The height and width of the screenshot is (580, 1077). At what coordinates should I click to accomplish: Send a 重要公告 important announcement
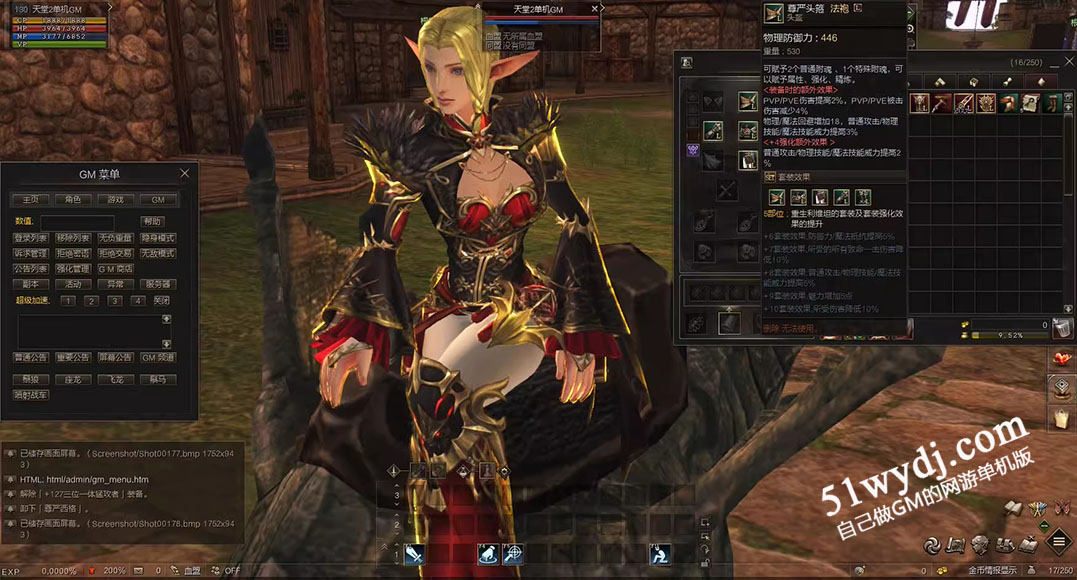point(73,357)
